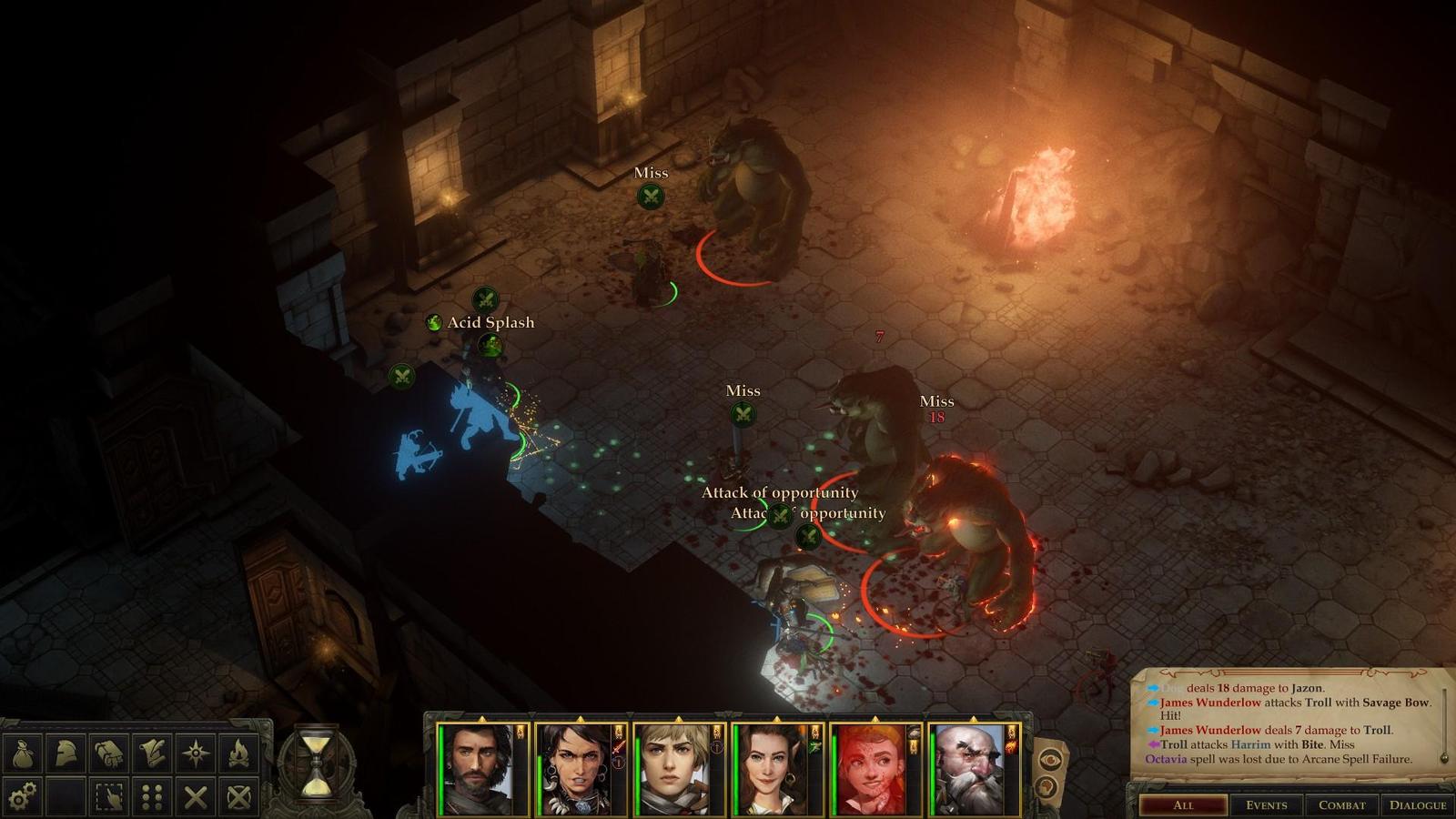Viewport: 1456px width, 819px height.
Task: Switch combat log to Combat tab
Action: (x=1341, y=804)
